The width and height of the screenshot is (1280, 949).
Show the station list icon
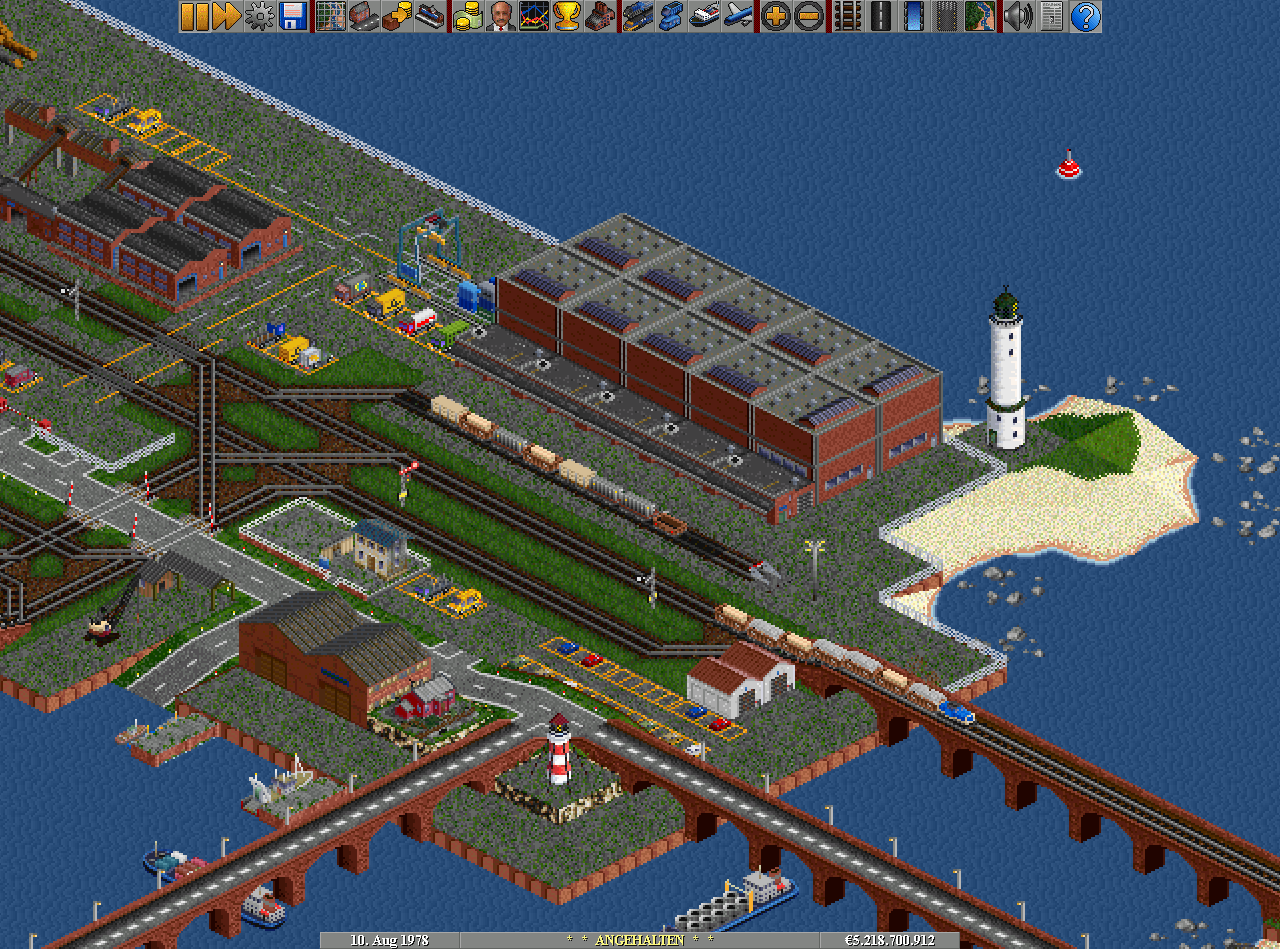point(429,16)
